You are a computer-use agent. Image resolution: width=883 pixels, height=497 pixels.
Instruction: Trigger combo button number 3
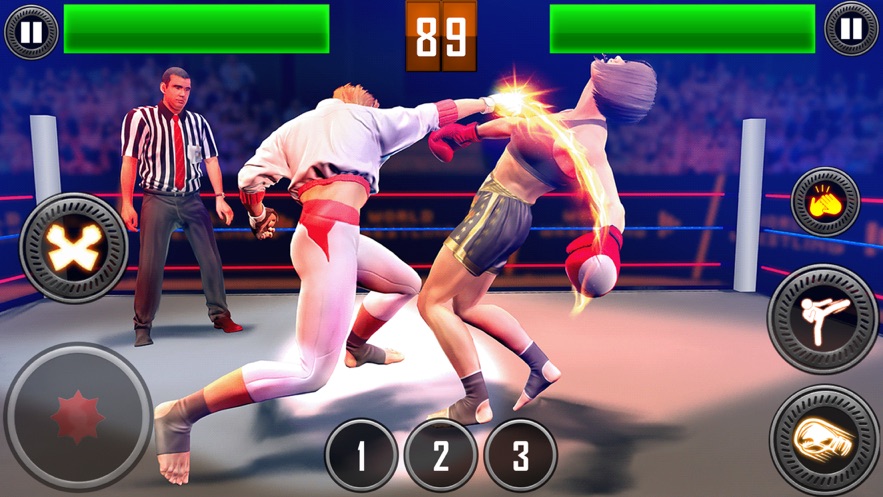(520, 455)
